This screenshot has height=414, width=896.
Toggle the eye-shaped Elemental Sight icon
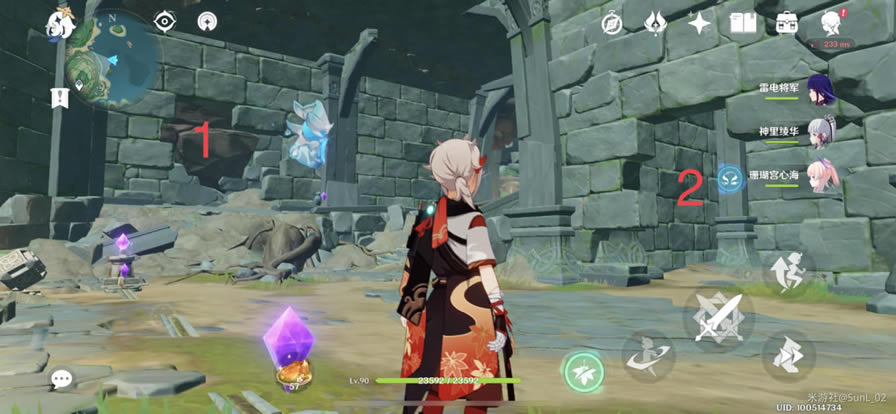[165, 21]
